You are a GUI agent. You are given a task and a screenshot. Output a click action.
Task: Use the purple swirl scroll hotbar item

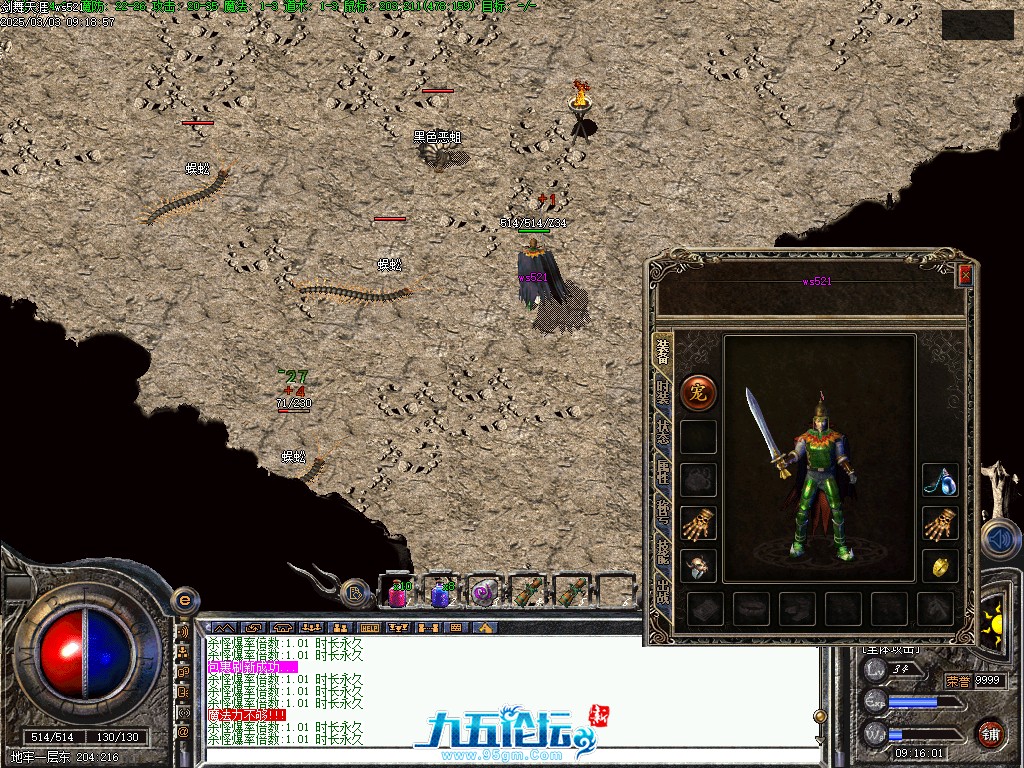[x=484, y=594]
